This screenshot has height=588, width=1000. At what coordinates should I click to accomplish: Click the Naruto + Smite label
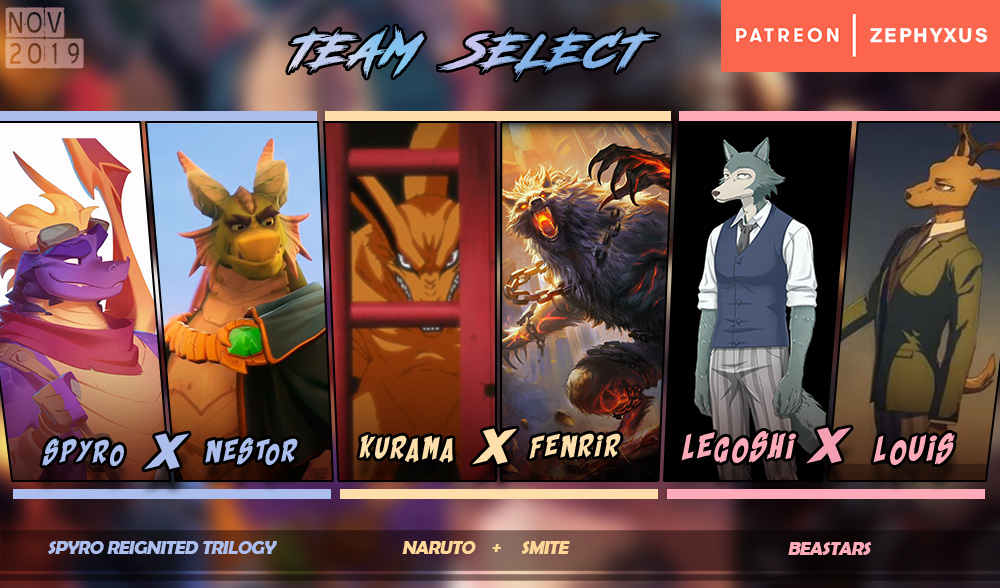(486, 548)
